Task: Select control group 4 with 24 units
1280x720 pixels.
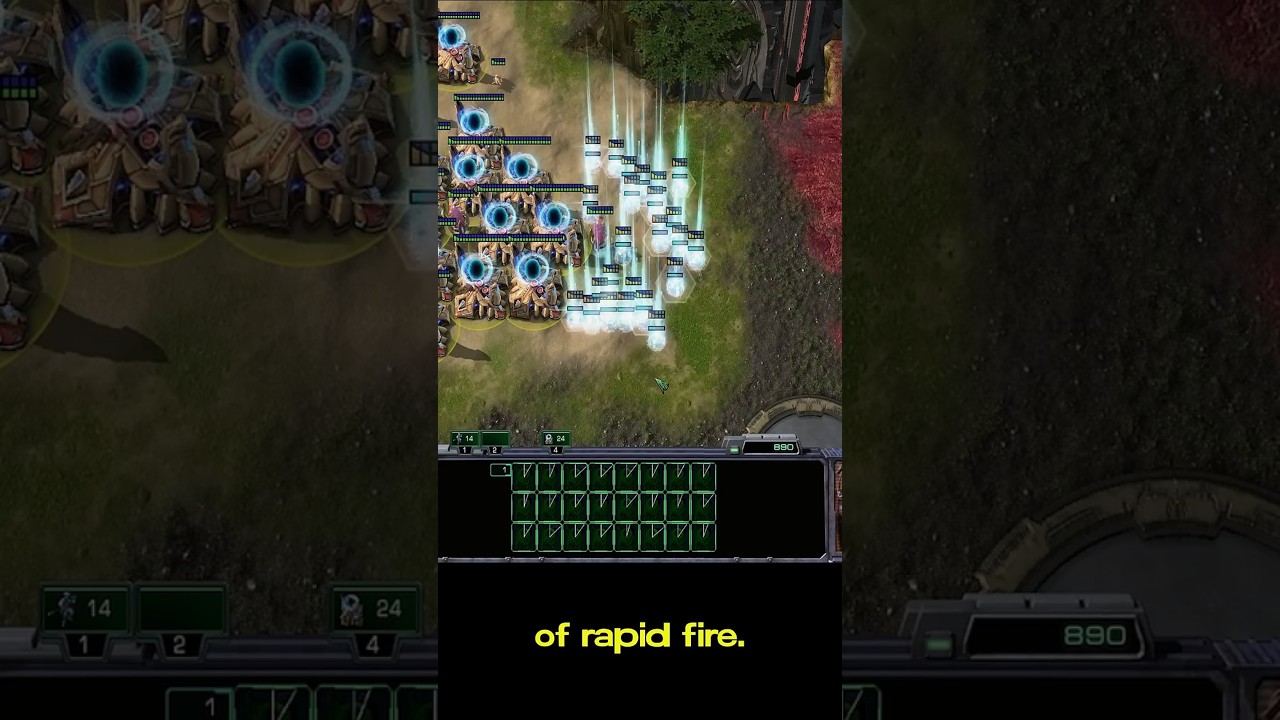Action: [x=555, y=439]
